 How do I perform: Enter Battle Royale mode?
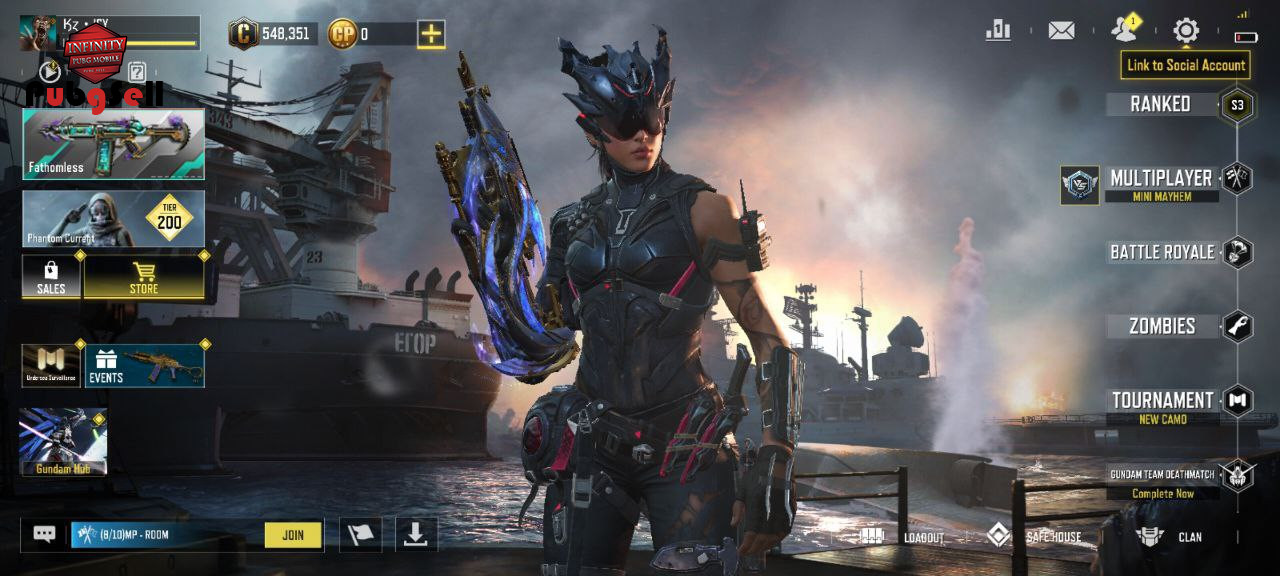(x=1162, y=252)
